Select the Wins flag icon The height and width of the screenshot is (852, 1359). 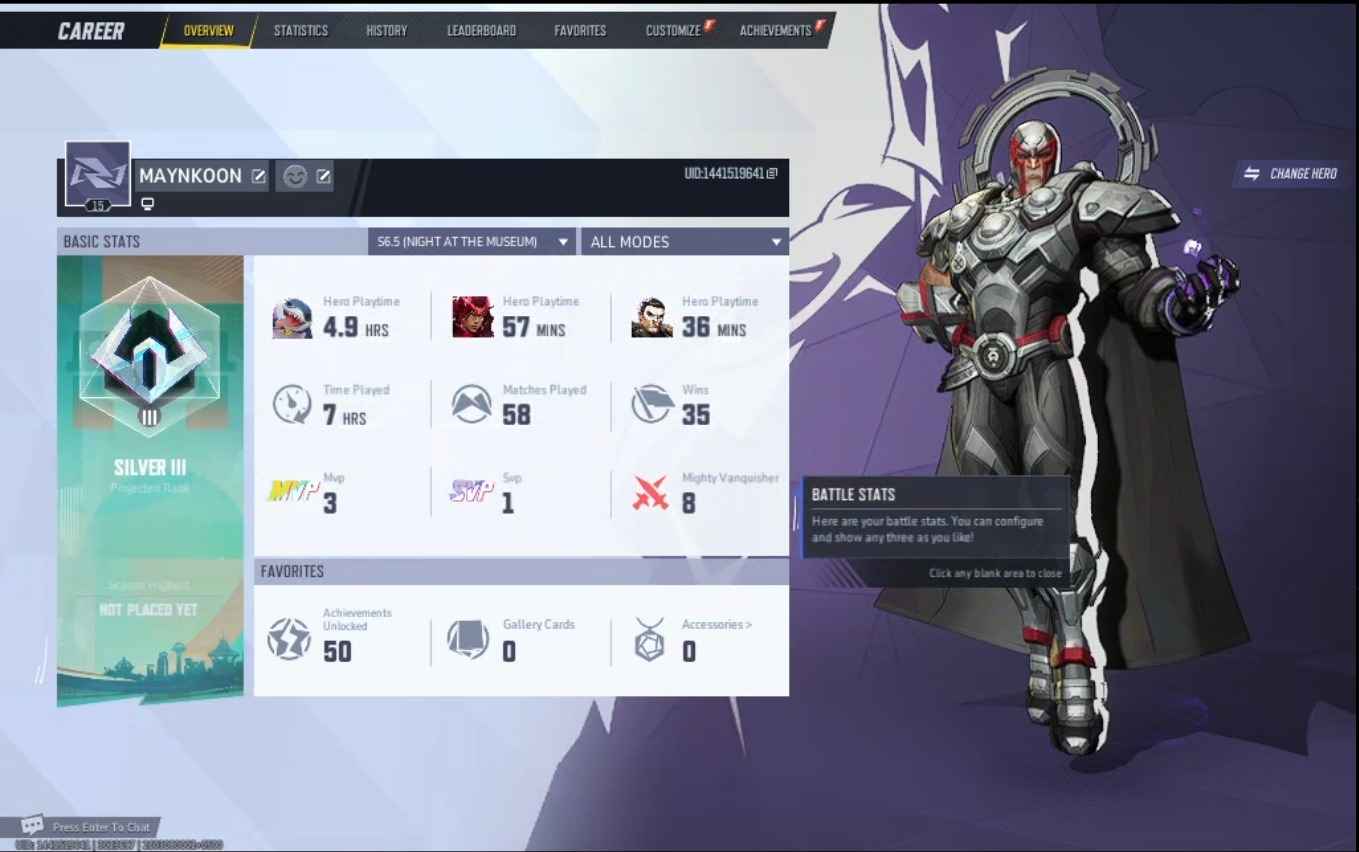651,403
